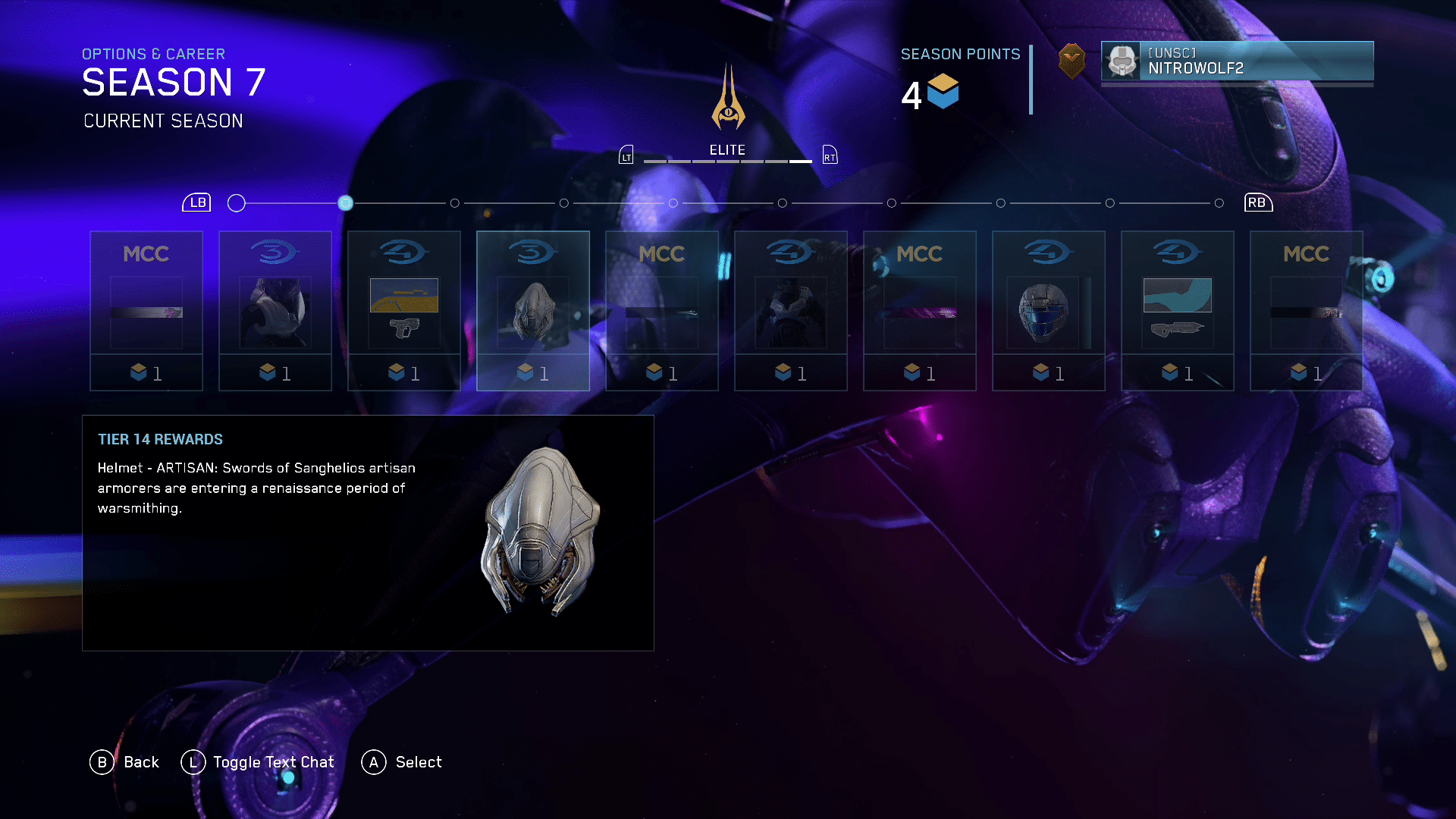Select the golden Elite category emblem
The width and height of the screenshot is (1456, 819).
pos(728,99)
